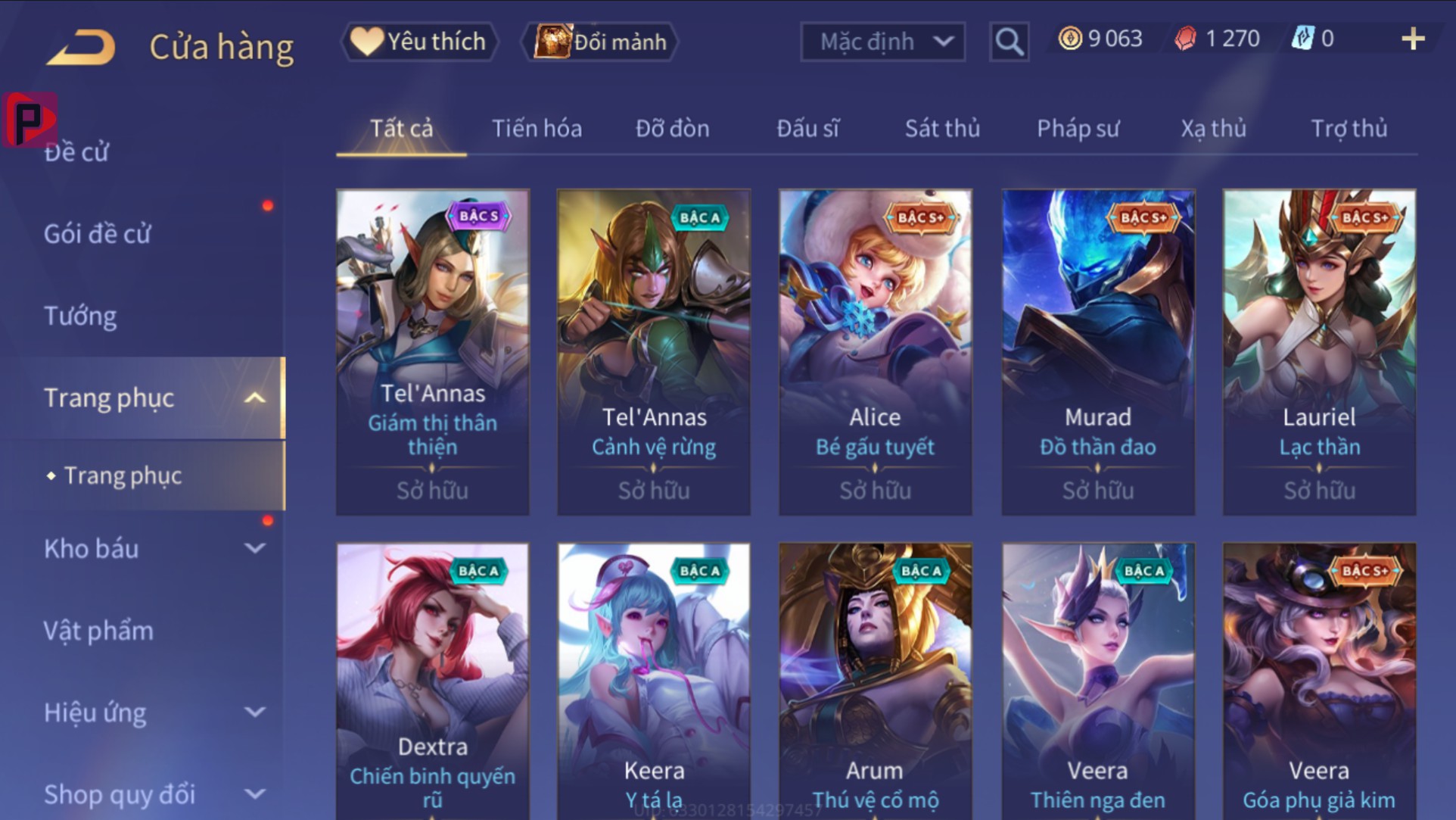Screen dimensions: 1456x820
Task: Open the Yêu thích favorites list
Action: pyautogui.click(x=421, y=42)
